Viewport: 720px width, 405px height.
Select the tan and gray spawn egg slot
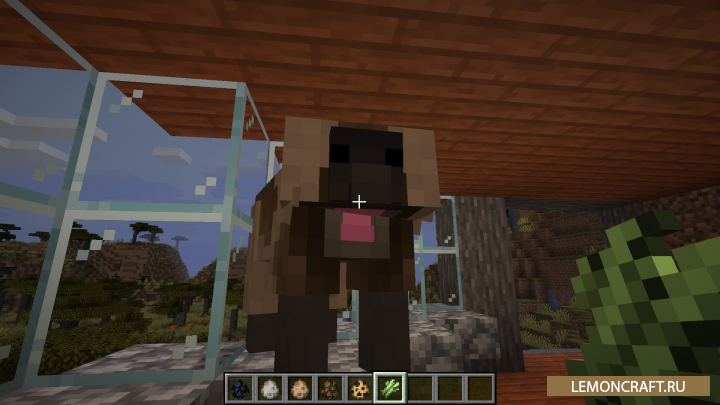point(301,388)
